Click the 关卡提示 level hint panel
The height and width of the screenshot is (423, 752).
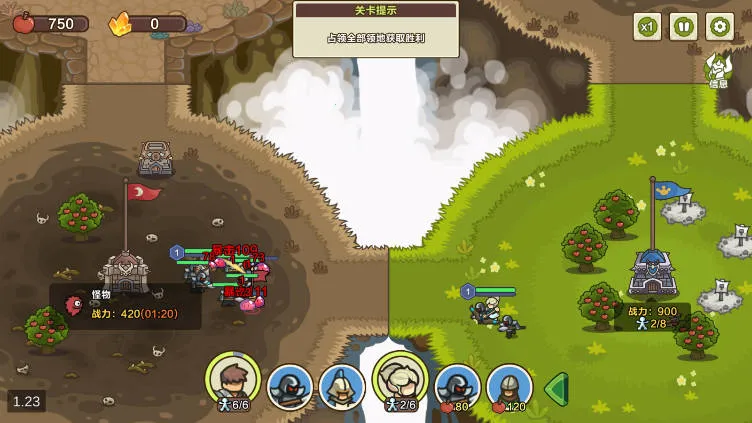click(376, 29)
